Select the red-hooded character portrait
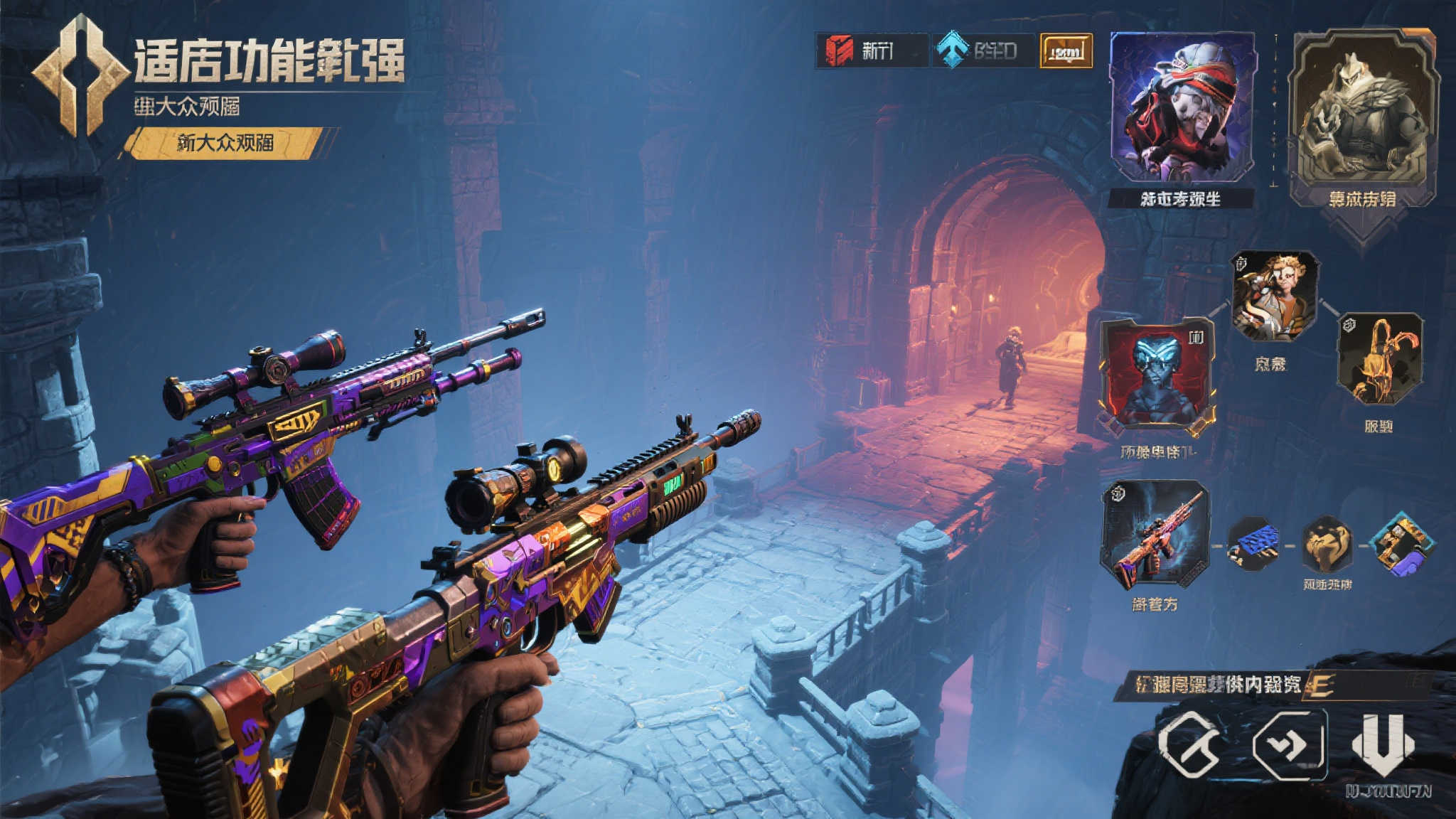 click(1181, 107)
